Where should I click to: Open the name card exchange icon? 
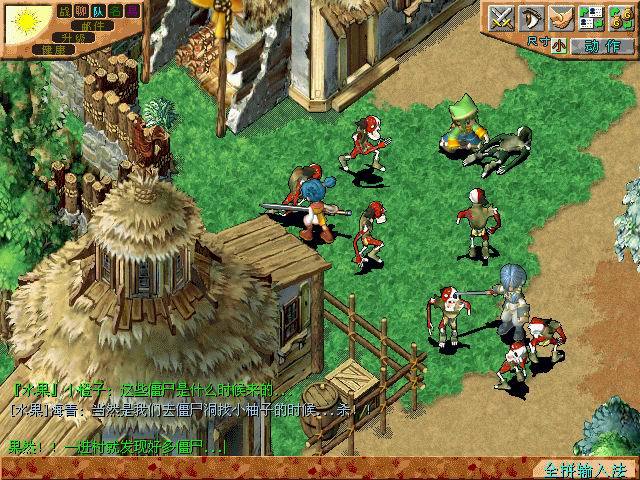tap(591, 18)
